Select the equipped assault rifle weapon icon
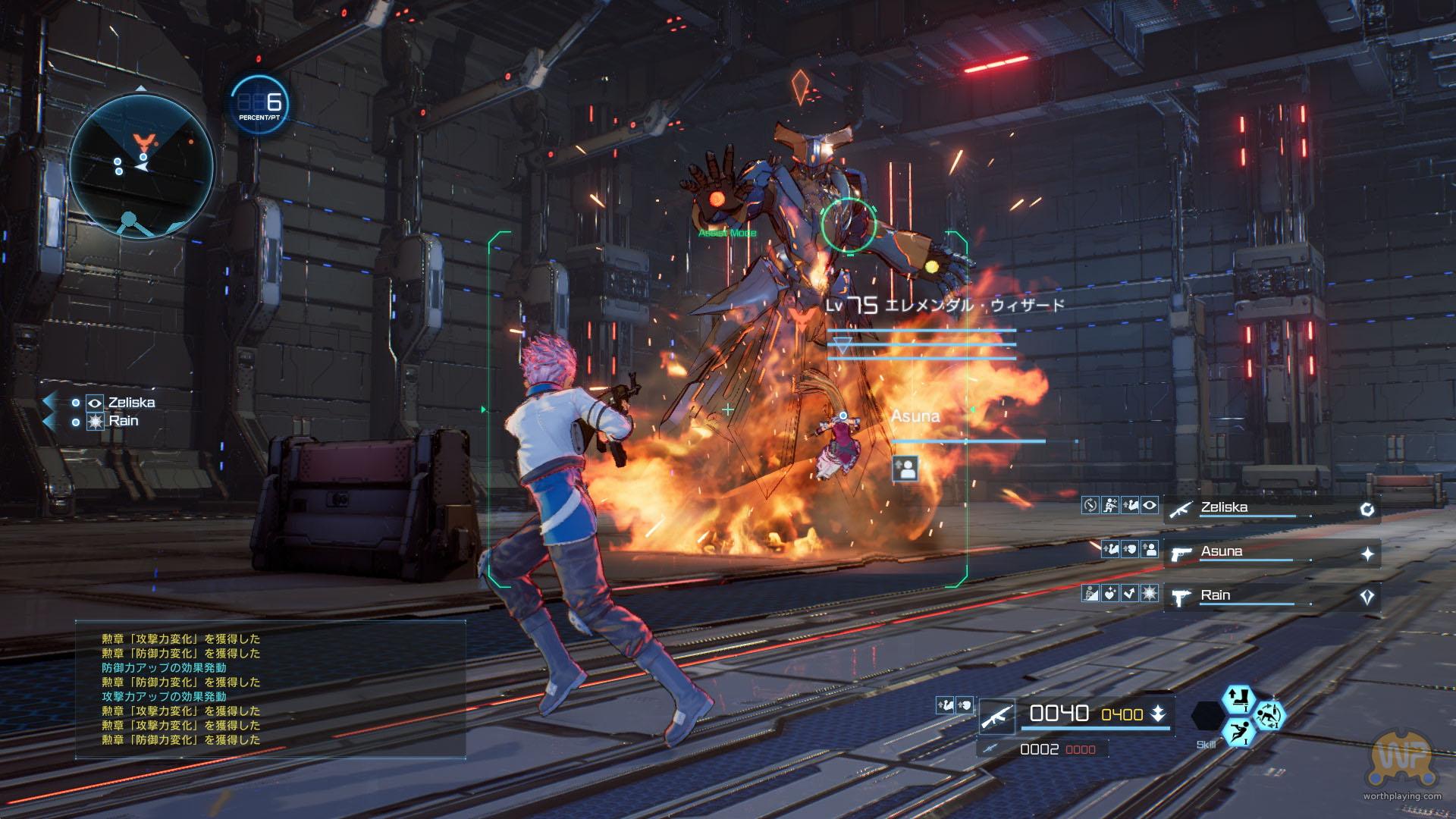Viewport: 1456px width, 819px height. pos(997,716)
